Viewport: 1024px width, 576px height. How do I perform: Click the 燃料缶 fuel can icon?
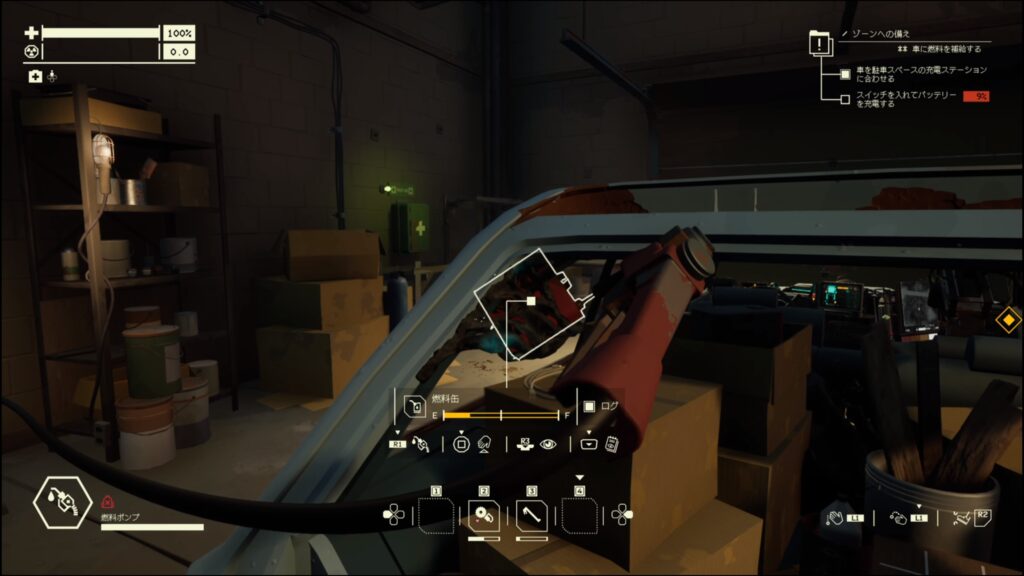(414, 407)
